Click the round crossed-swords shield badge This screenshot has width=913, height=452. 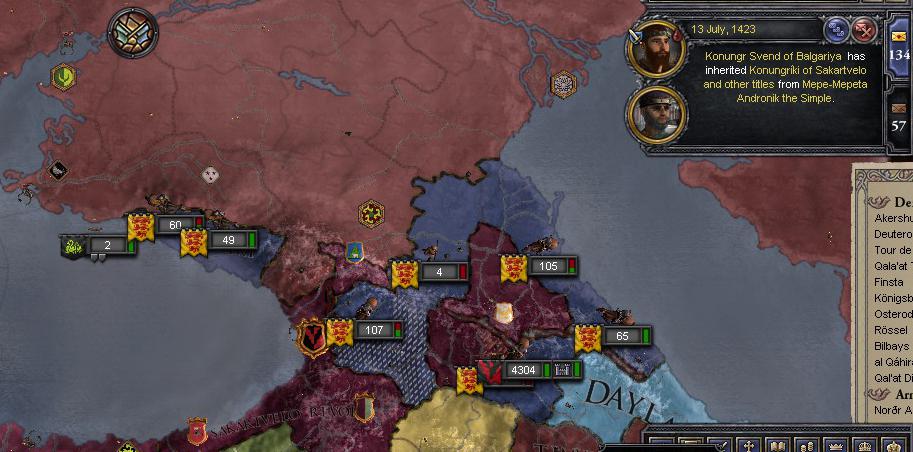tap(133, 32)
